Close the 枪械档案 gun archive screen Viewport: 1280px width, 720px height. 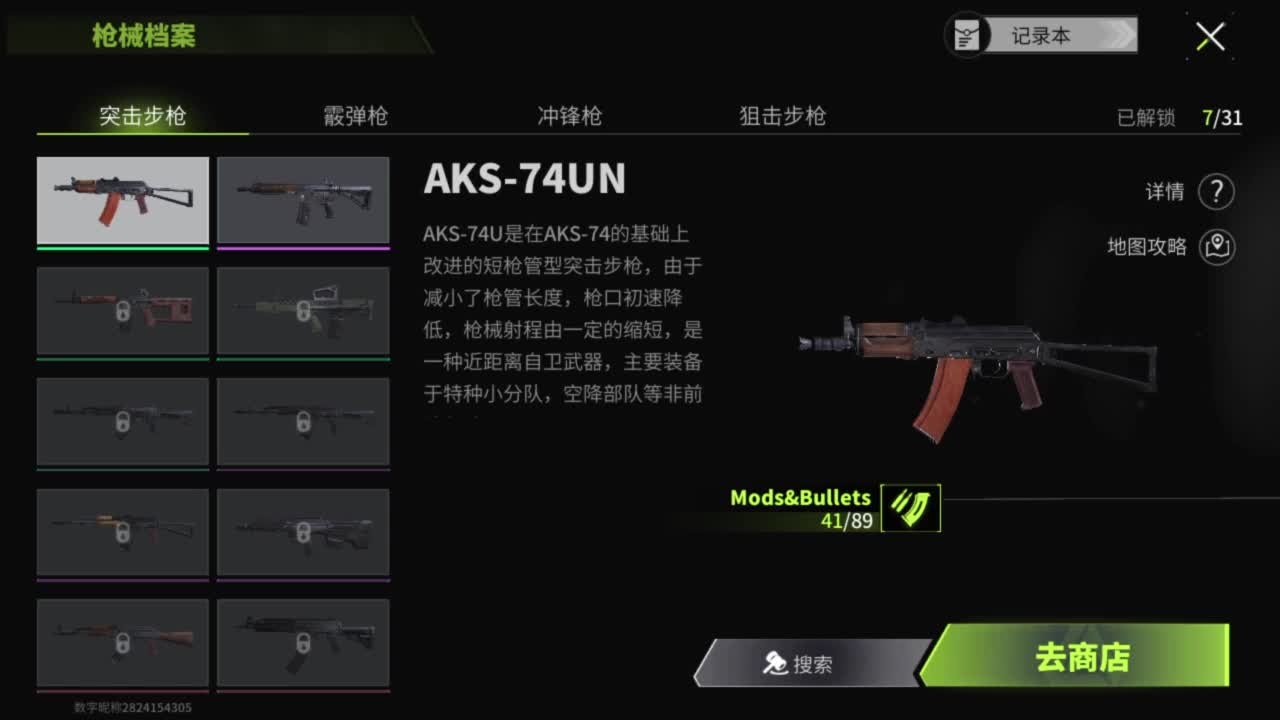point(1209,36)
